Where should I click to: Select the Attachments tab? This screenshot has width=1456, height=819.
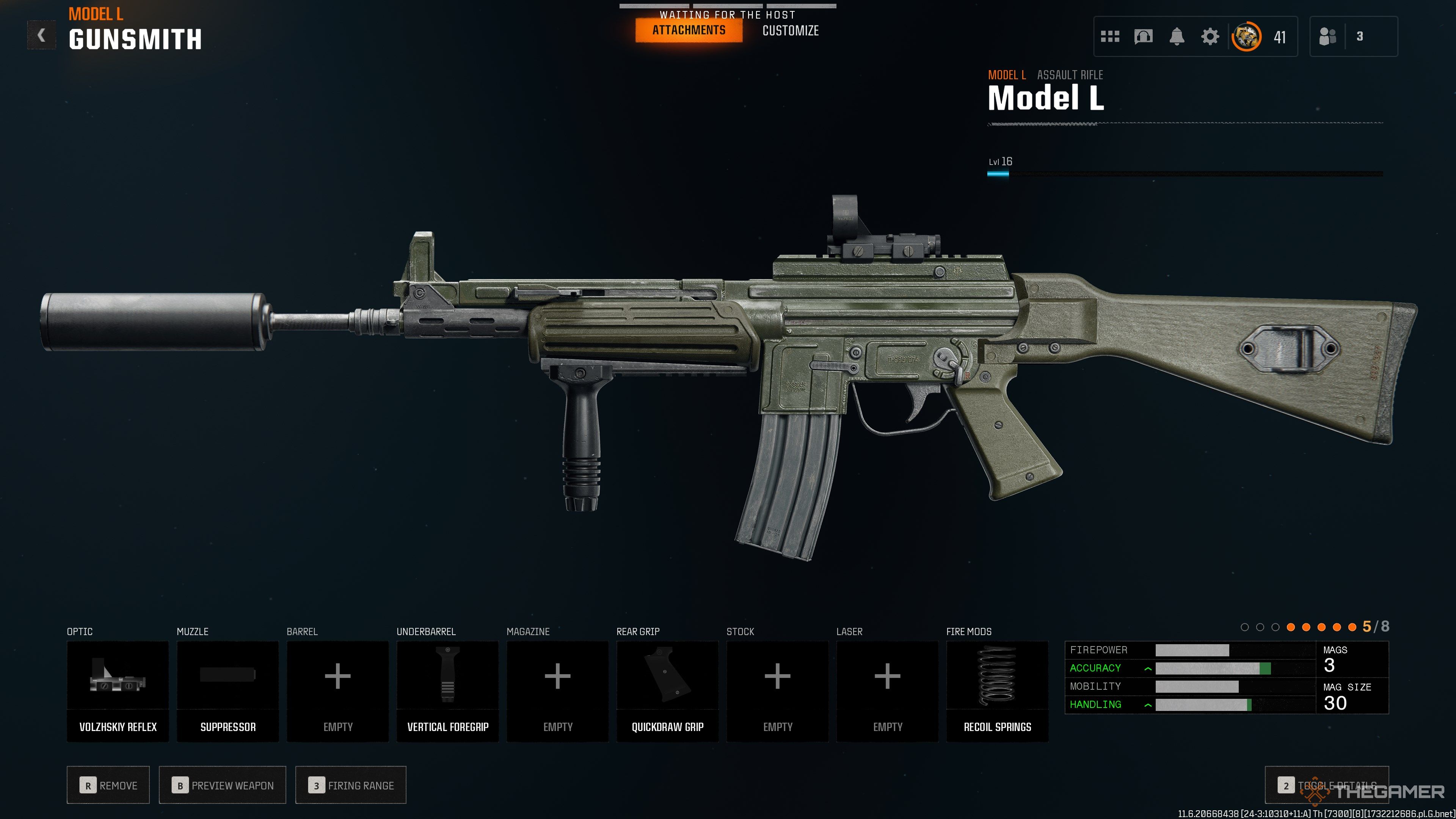click(689, 30)
